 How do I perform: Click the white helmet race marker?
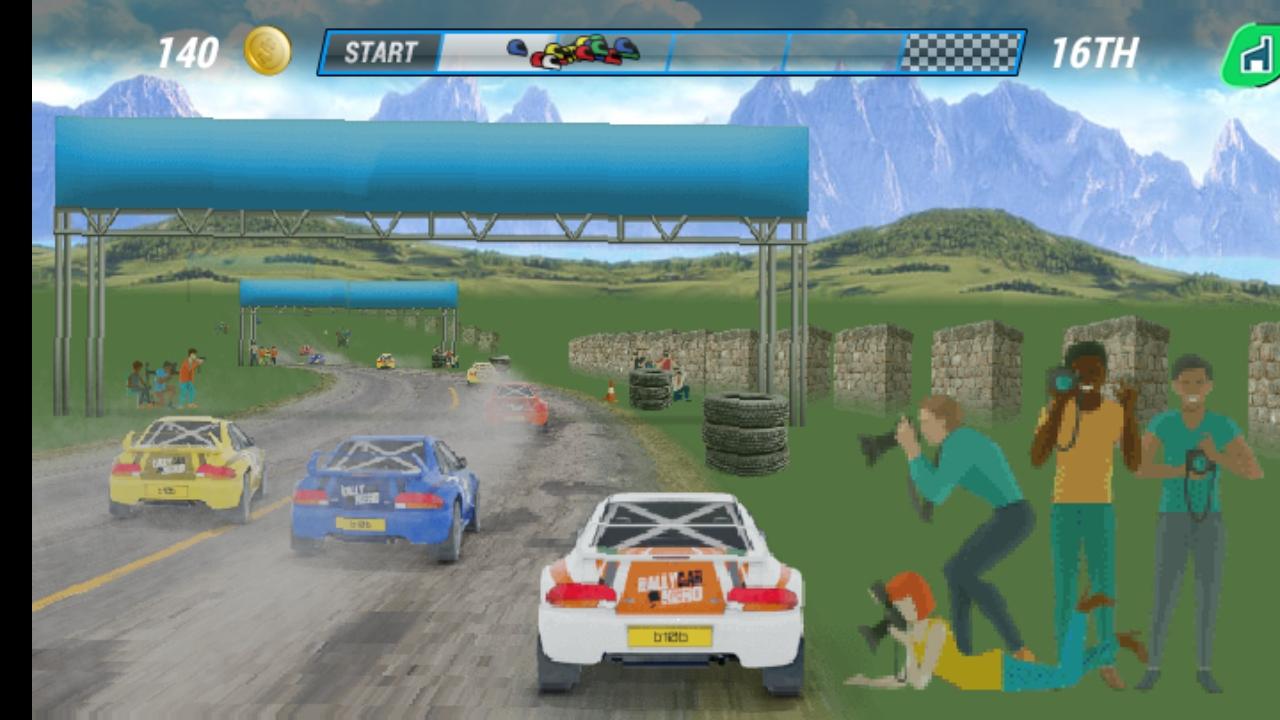pos(551,61)
